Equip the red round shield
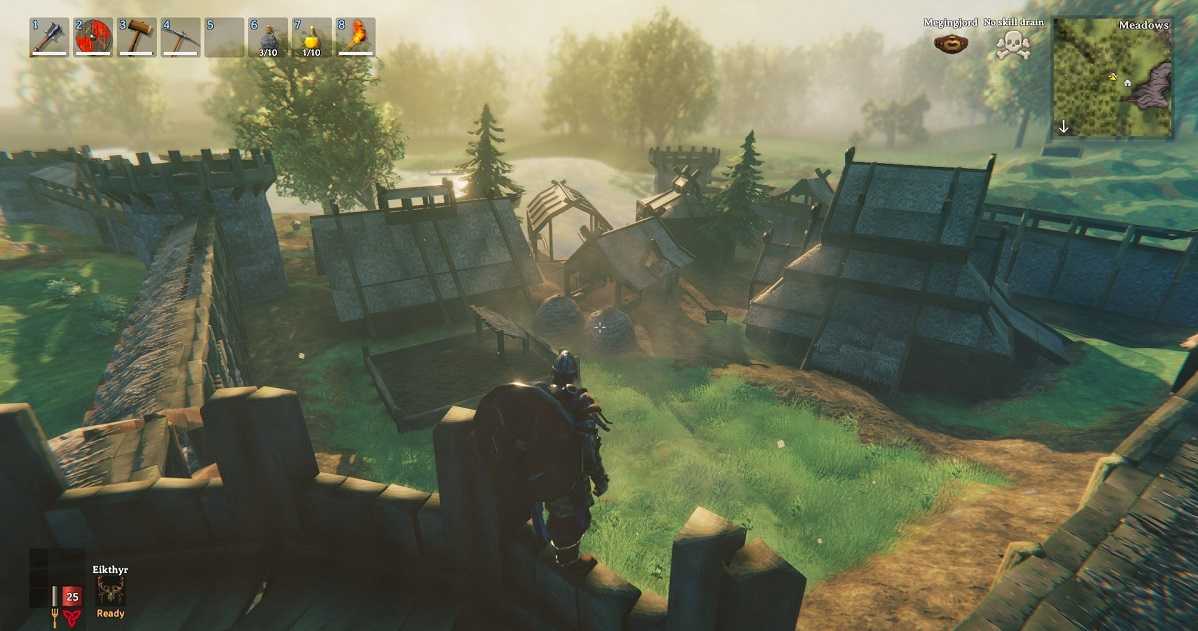The image size is (1198, 631). (93, 37)
